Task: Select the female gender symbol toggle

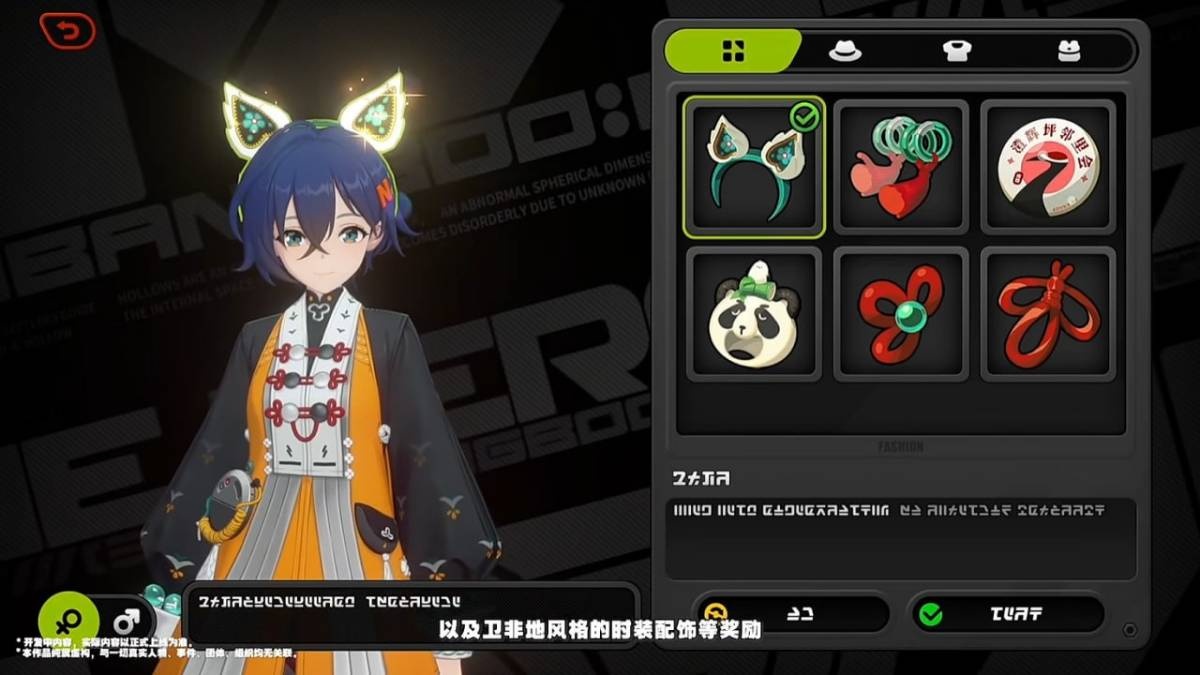Action: 69,620
